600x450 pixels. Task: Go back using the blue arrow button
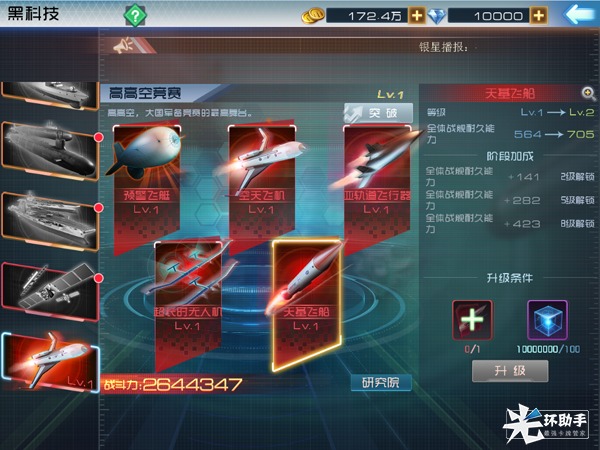pyautogui.click(x=578, y=14)
